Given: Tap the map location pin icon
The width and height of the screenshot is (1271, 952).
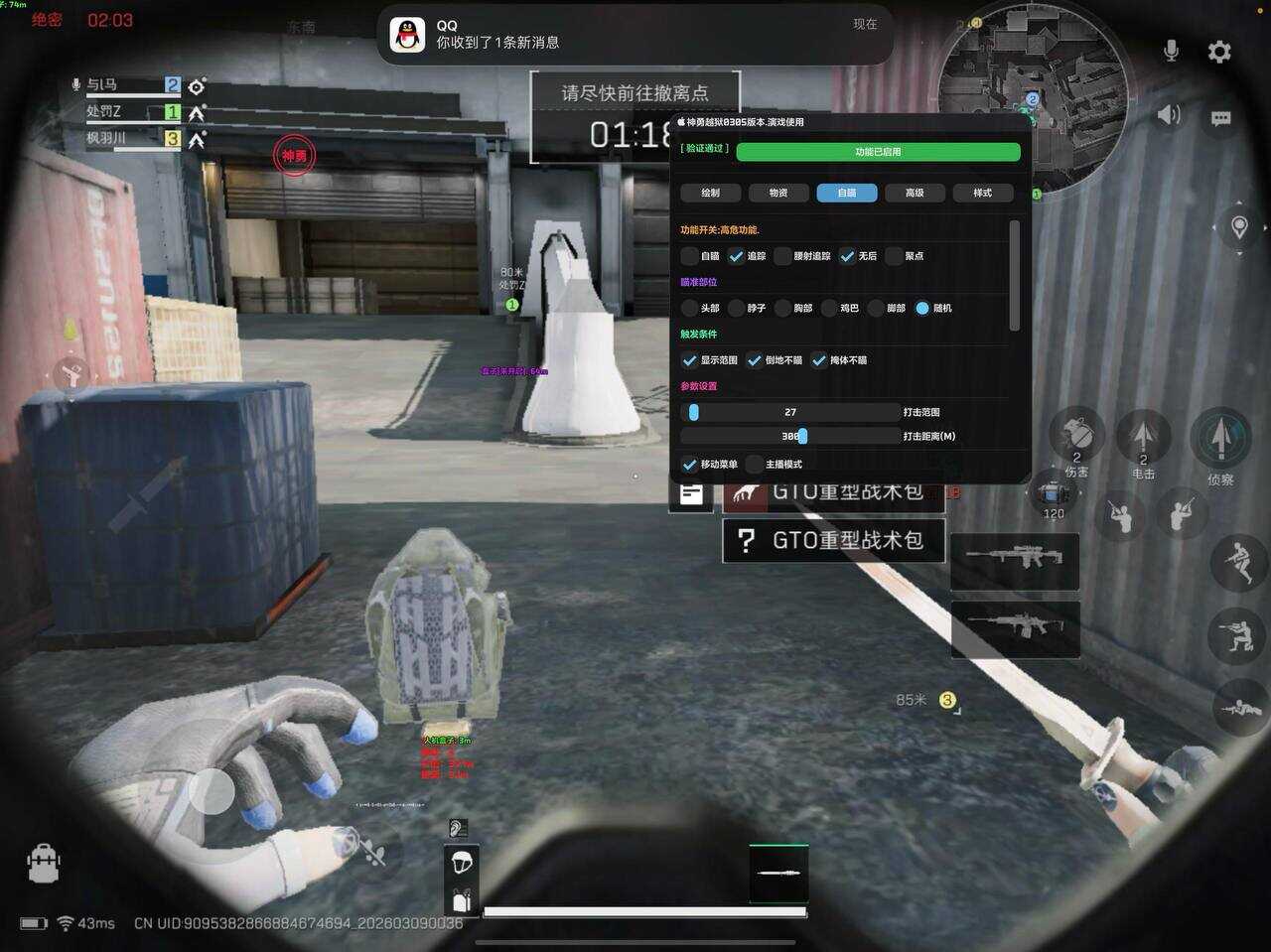Looking at the screenshot, I should click(x=1239, y=228).
